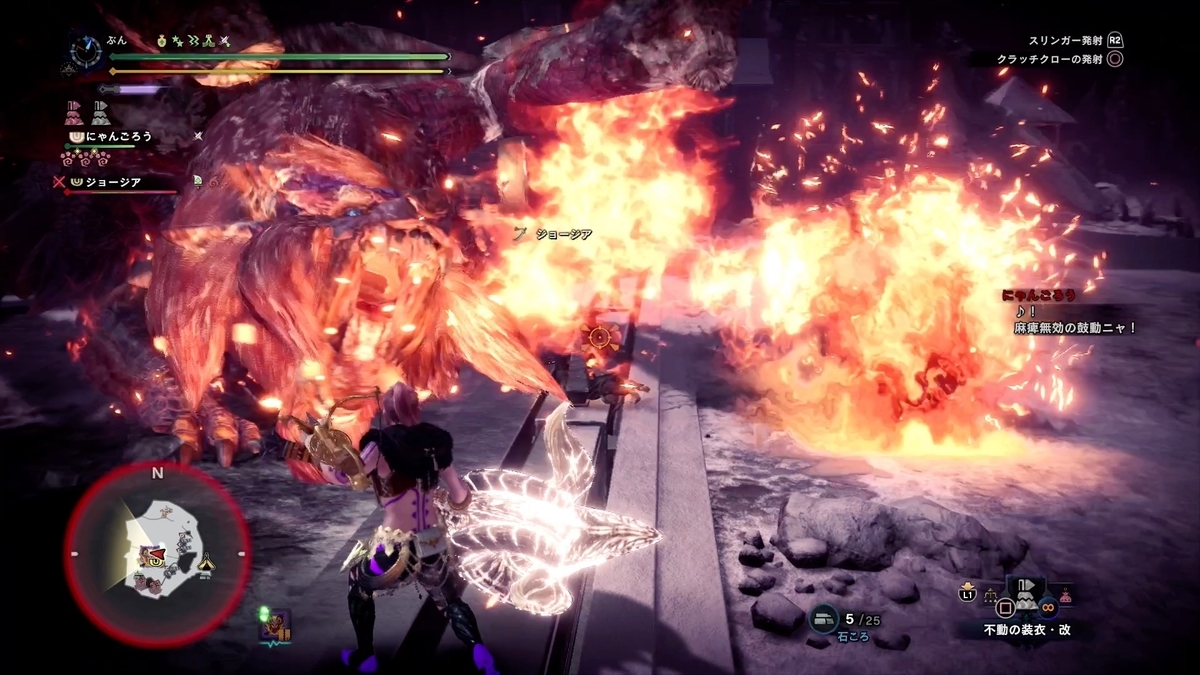Viewport: 1200px width, 675px height.
Task: Click the monster tracking icon beside minimap
Action: point(274,627)
